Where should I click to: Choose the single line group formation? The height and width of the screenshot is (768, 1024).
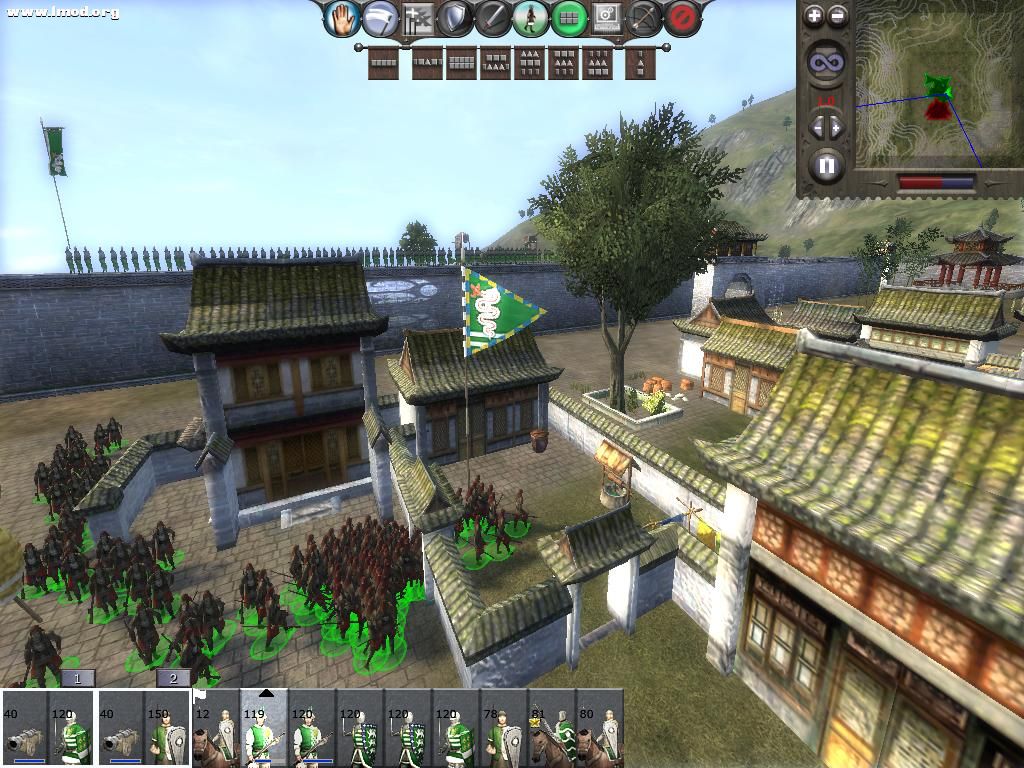384,63
